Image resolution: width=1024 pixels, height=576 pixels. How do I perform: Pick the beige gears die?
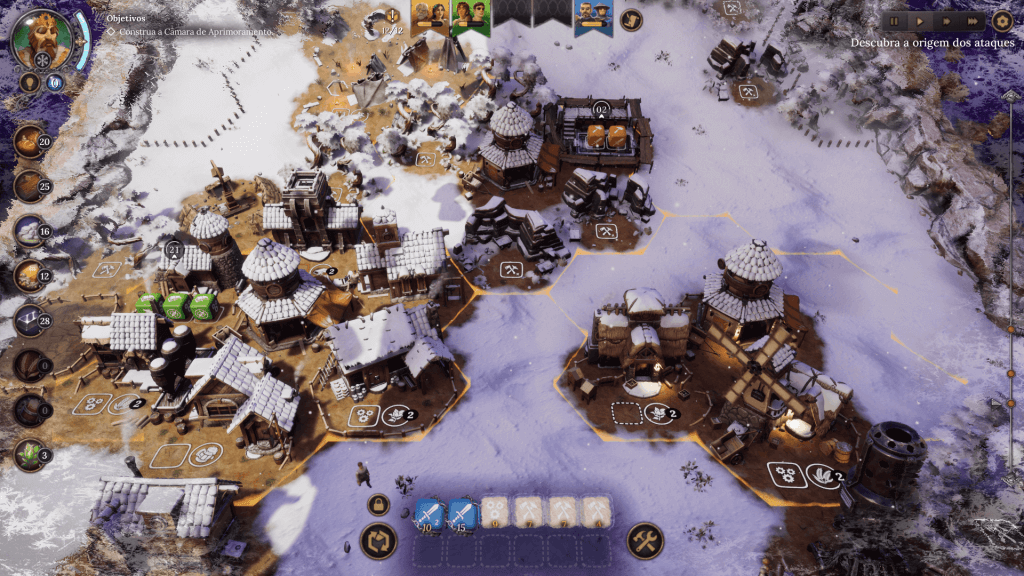point(496,514)
